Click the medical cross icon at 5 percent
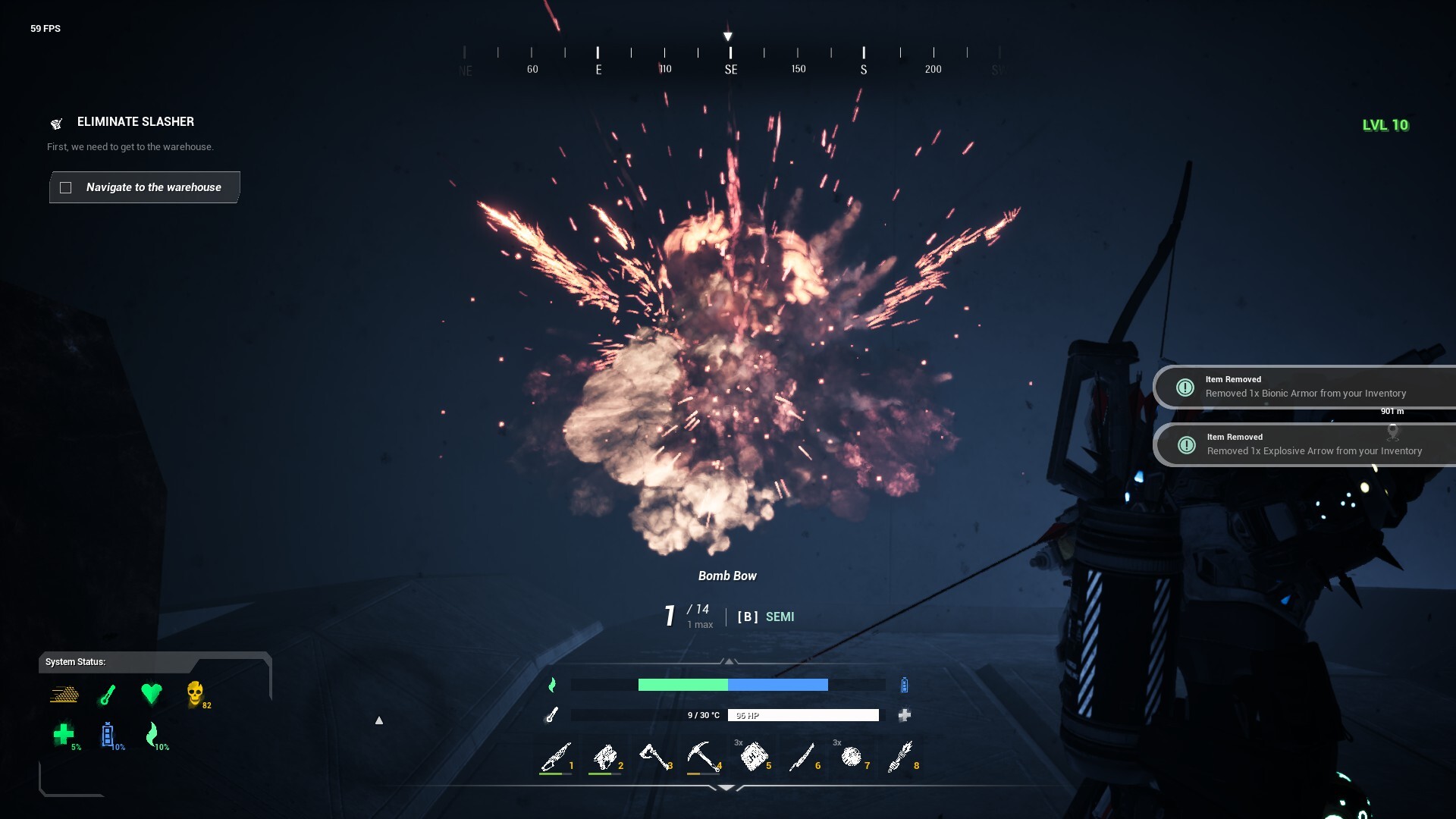1456x819 pixels. pyautogui.click(x=64, y=734)
